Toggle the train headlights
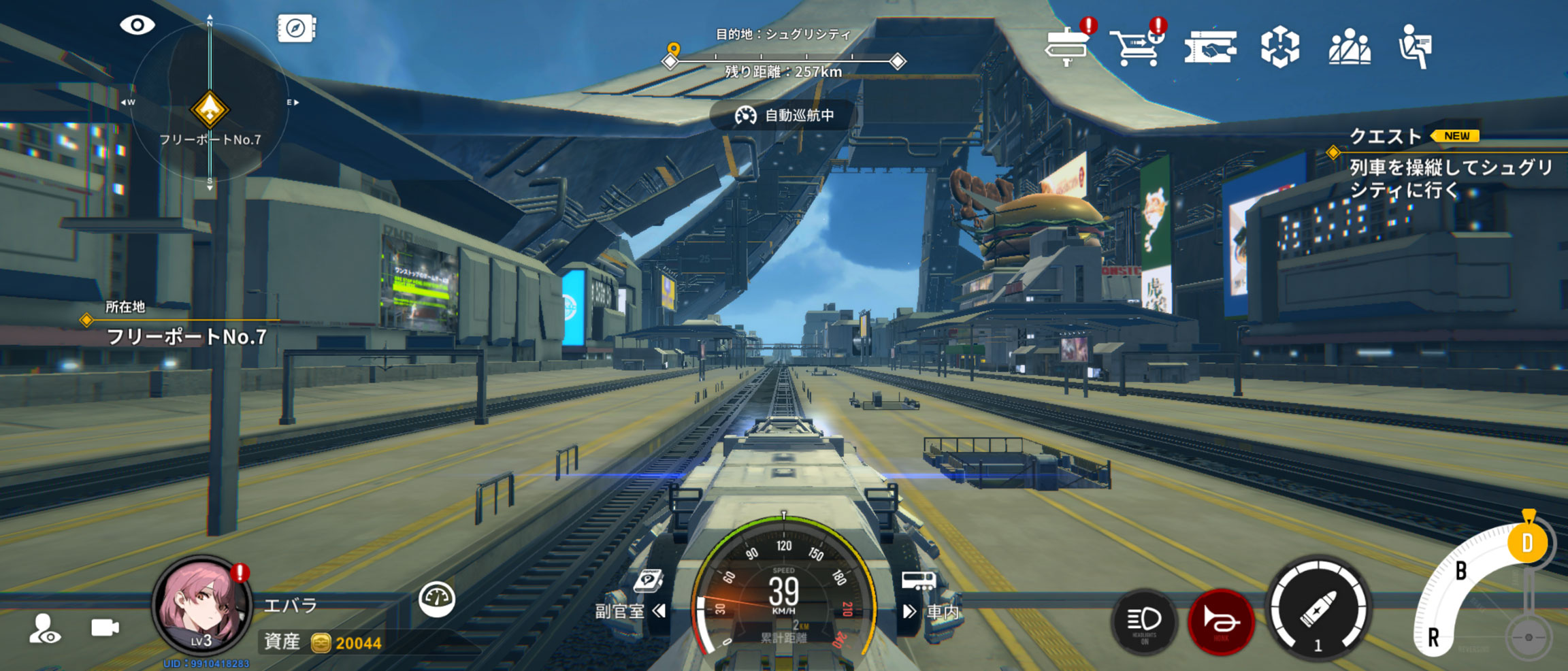Viewport: 1568px width, 671px height. tap(1145, 621)
